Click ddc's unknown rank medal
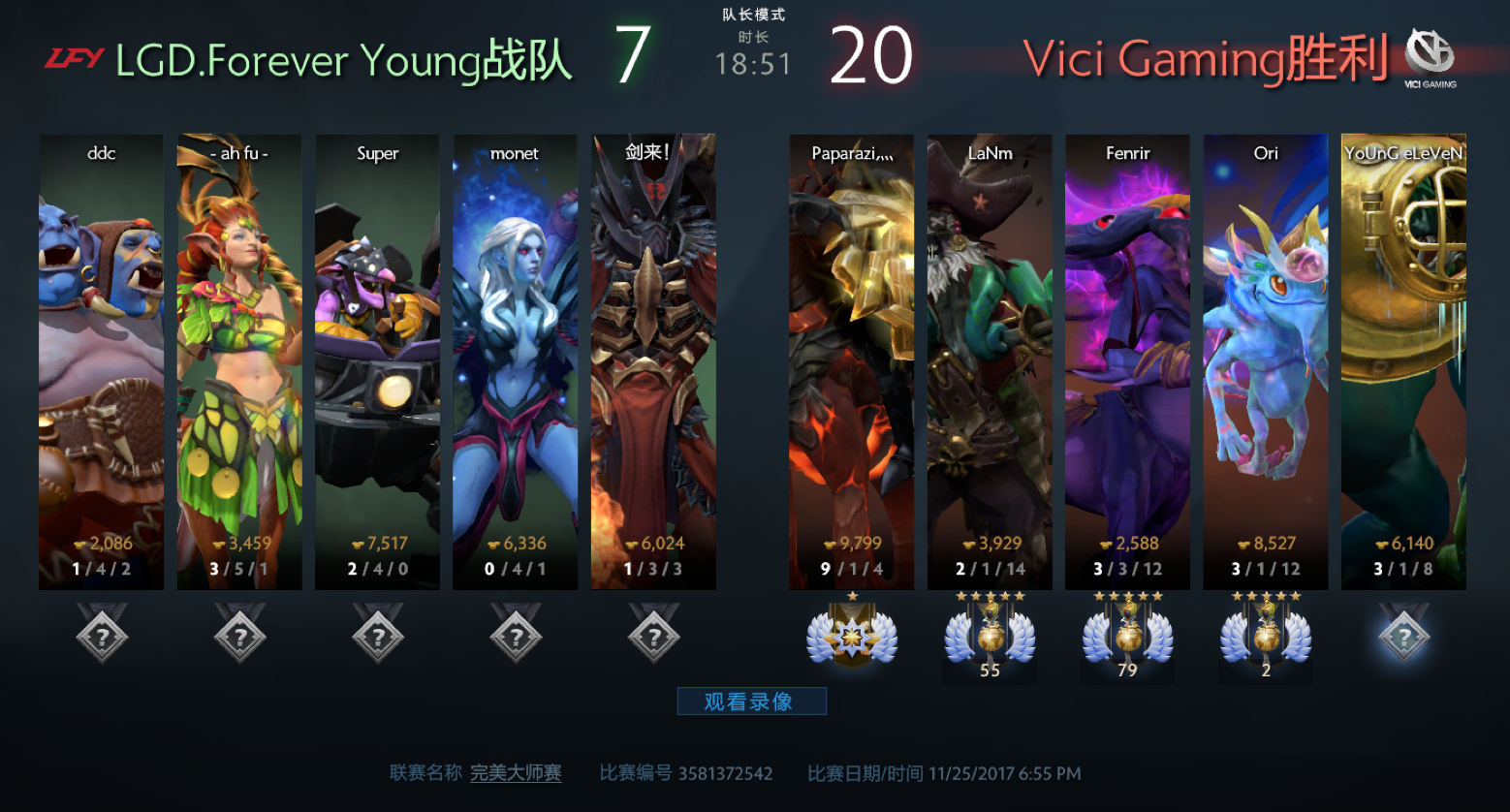1510x812 pixels. click(x=102, y=636)
